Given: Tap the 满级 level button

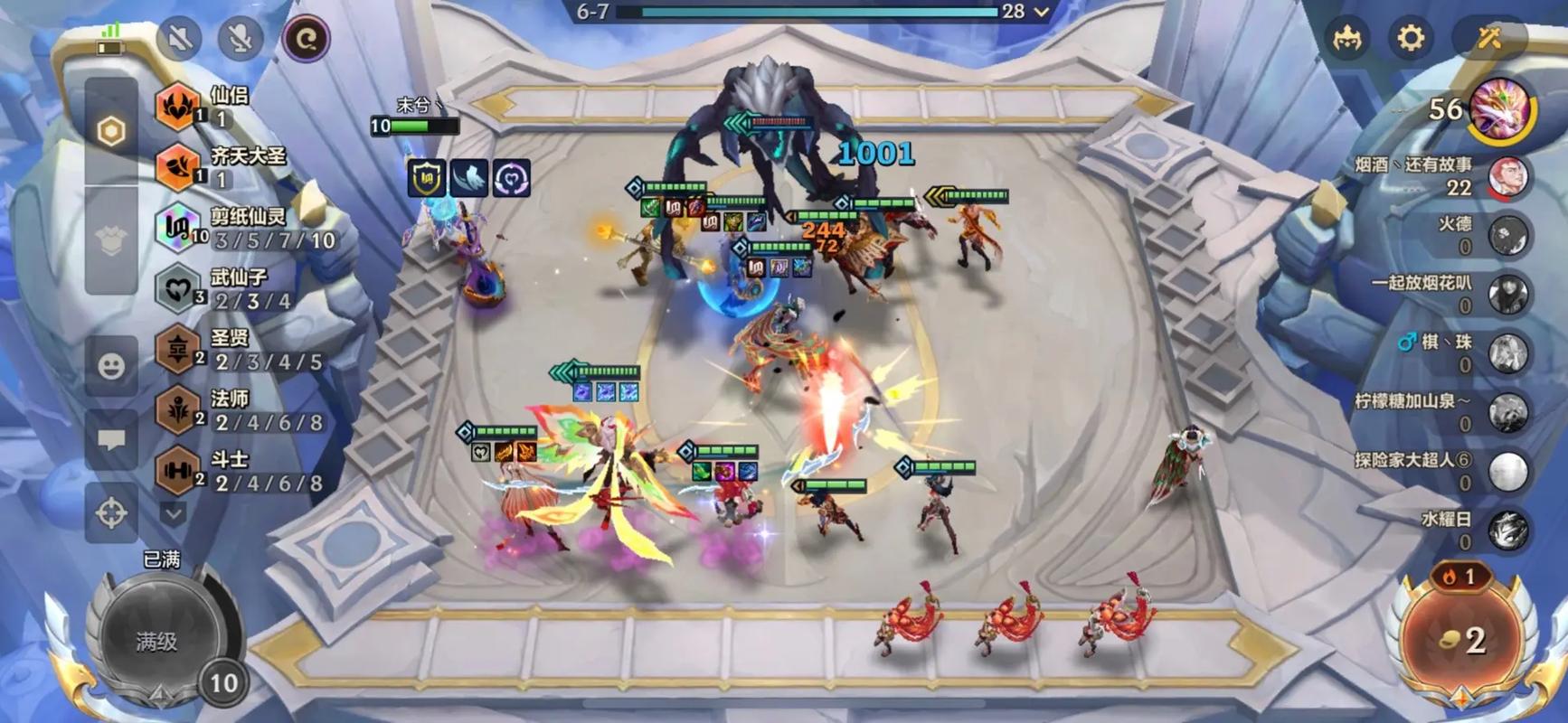Looking at the screenshot, I should [x=157, y=641].
